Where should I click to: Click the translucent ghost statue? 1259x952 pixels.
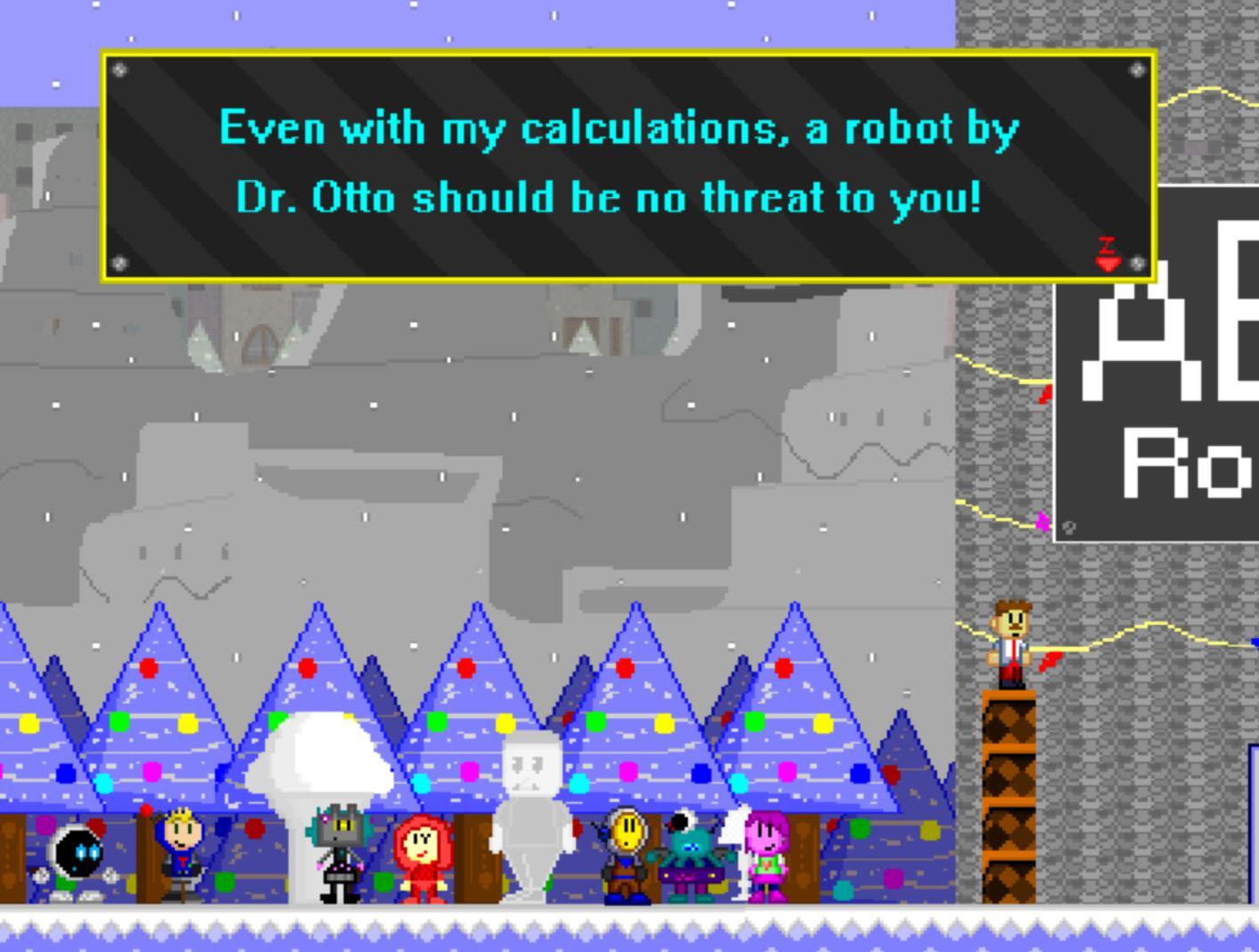[x=532, y=820]
